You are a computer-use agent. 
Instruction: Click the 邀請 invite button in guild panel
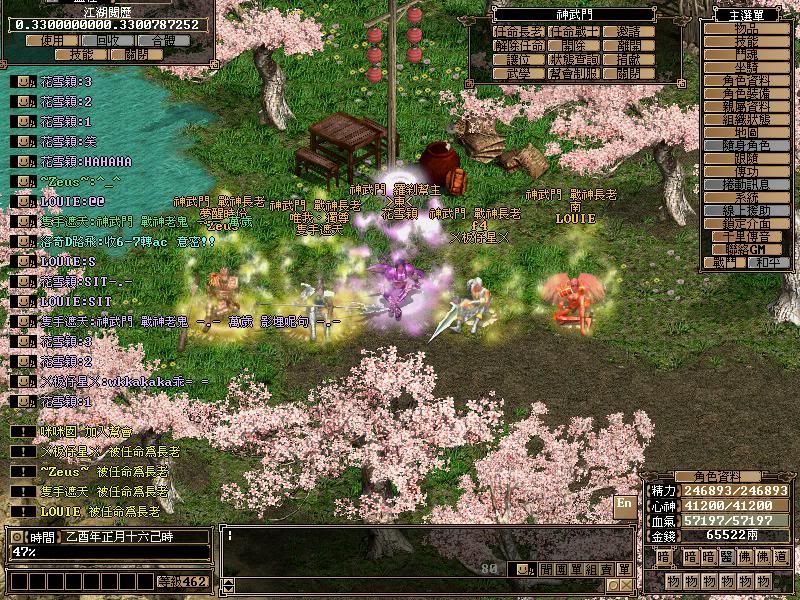click(x=629, y=32)
